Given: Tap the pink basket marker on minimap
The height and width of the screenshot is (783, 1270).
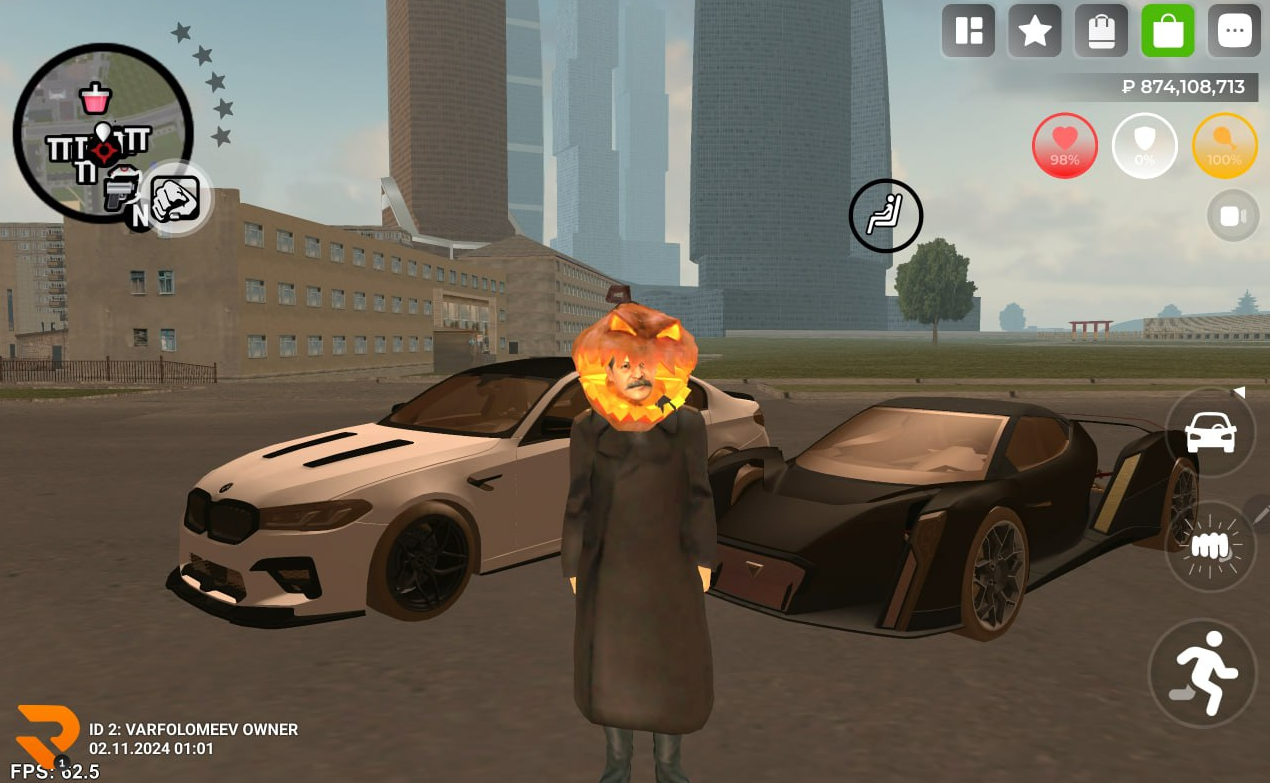Looking at the screenshot, I should 96,98.
